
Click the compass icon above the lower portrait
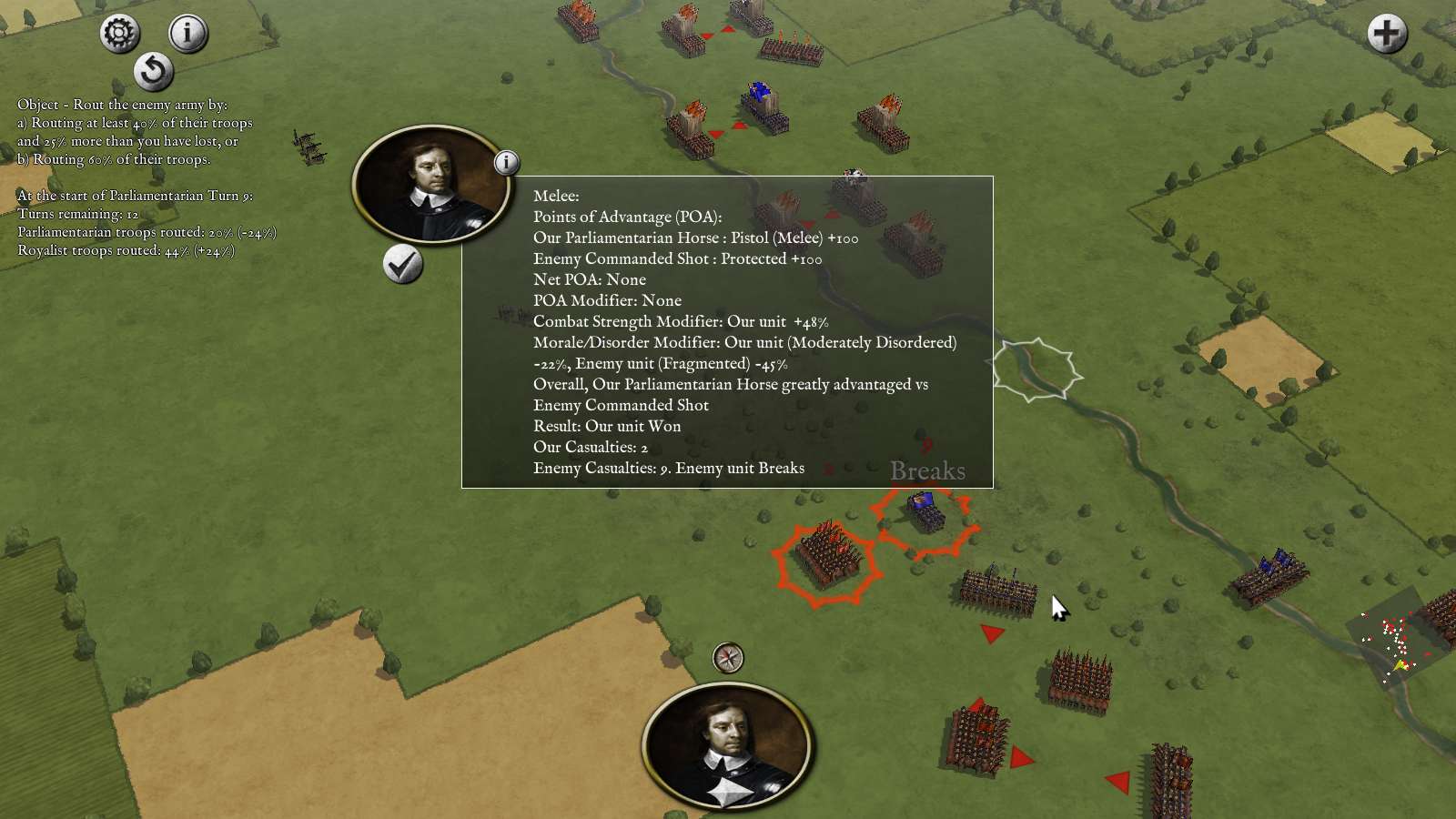pyautogui.click(x=728, y=657)
